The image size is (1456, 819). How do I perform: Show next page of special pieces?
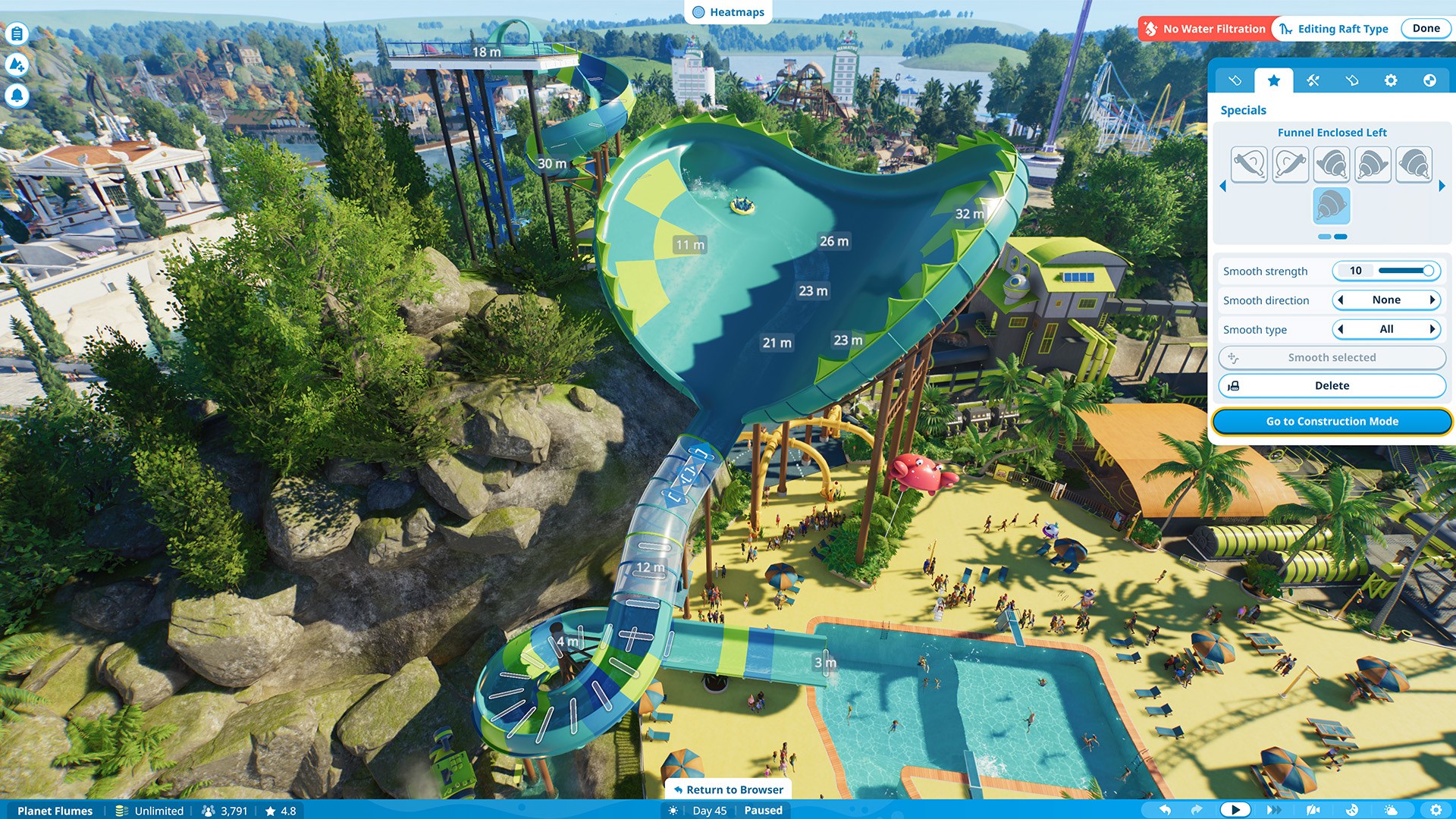pyautogui.click(x=1442, y=184)
